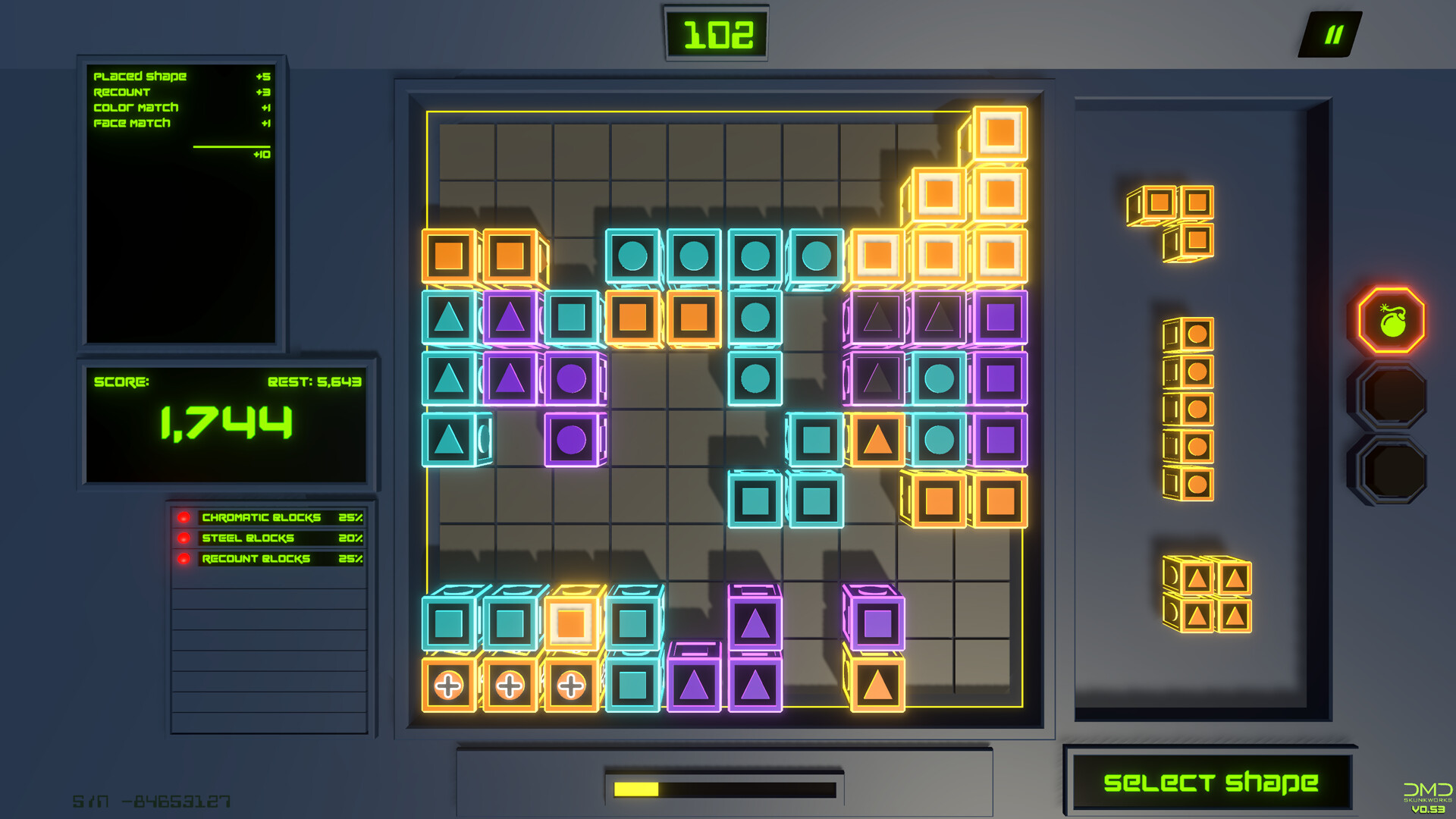Click the empty middle power-up slot

(x=1394, y=394)
